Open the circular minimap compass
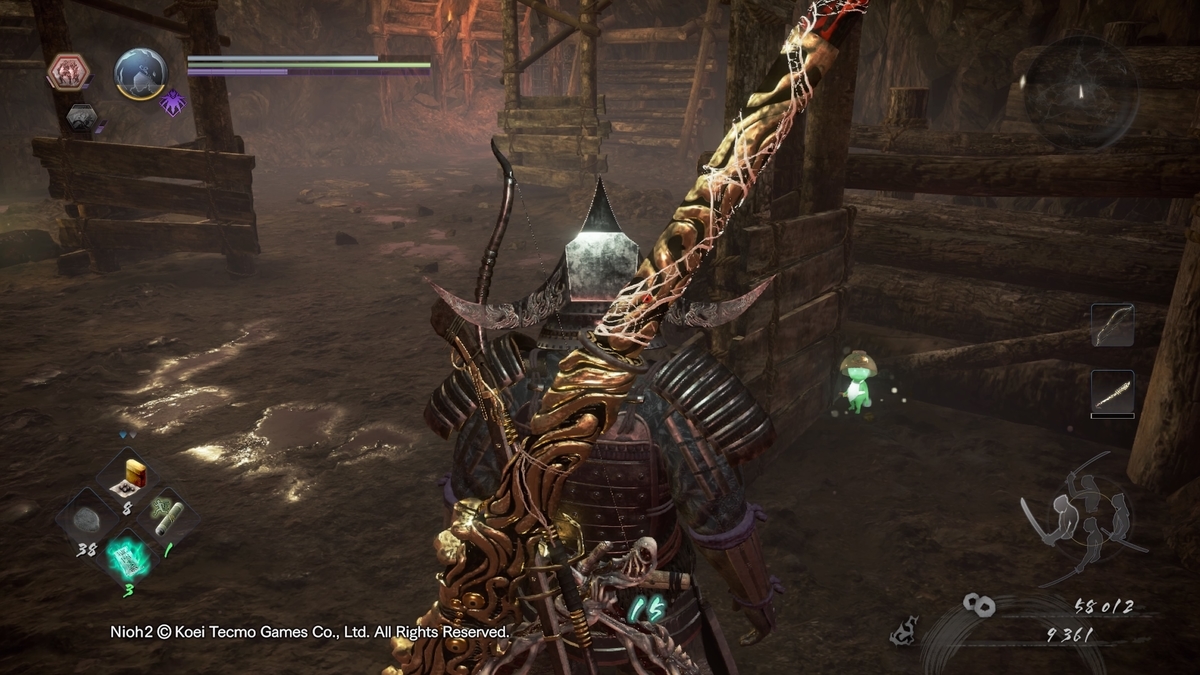 (x=1079, y=92)
